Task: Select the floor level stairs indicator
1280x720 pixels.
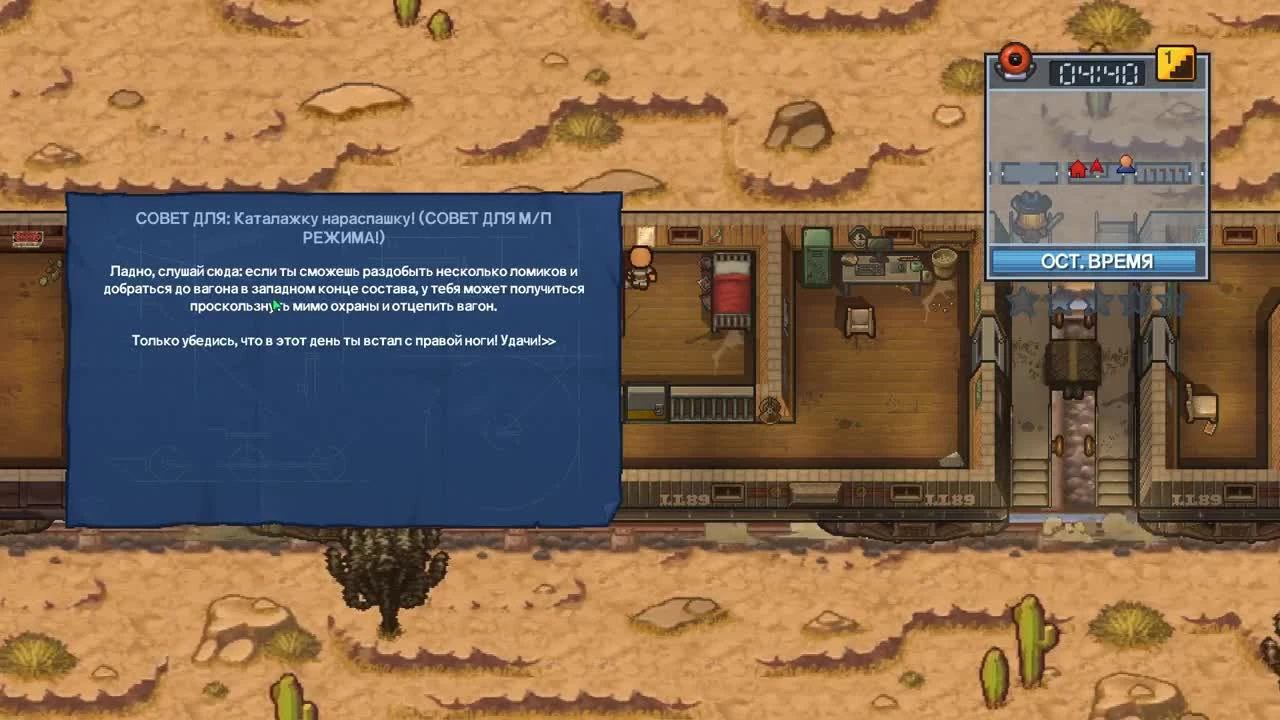Action: 1175,63
